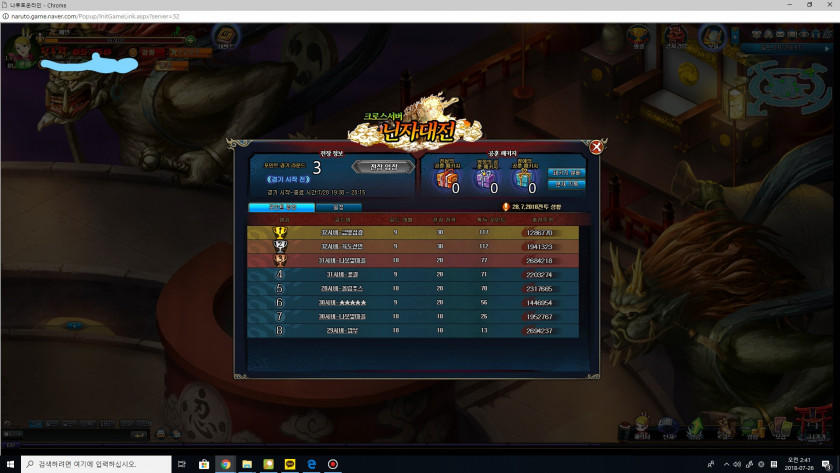Select the third-place bronze trophy guild row
Image resolution: width=840 pixels, height=473 pixels.
point(412,260)
